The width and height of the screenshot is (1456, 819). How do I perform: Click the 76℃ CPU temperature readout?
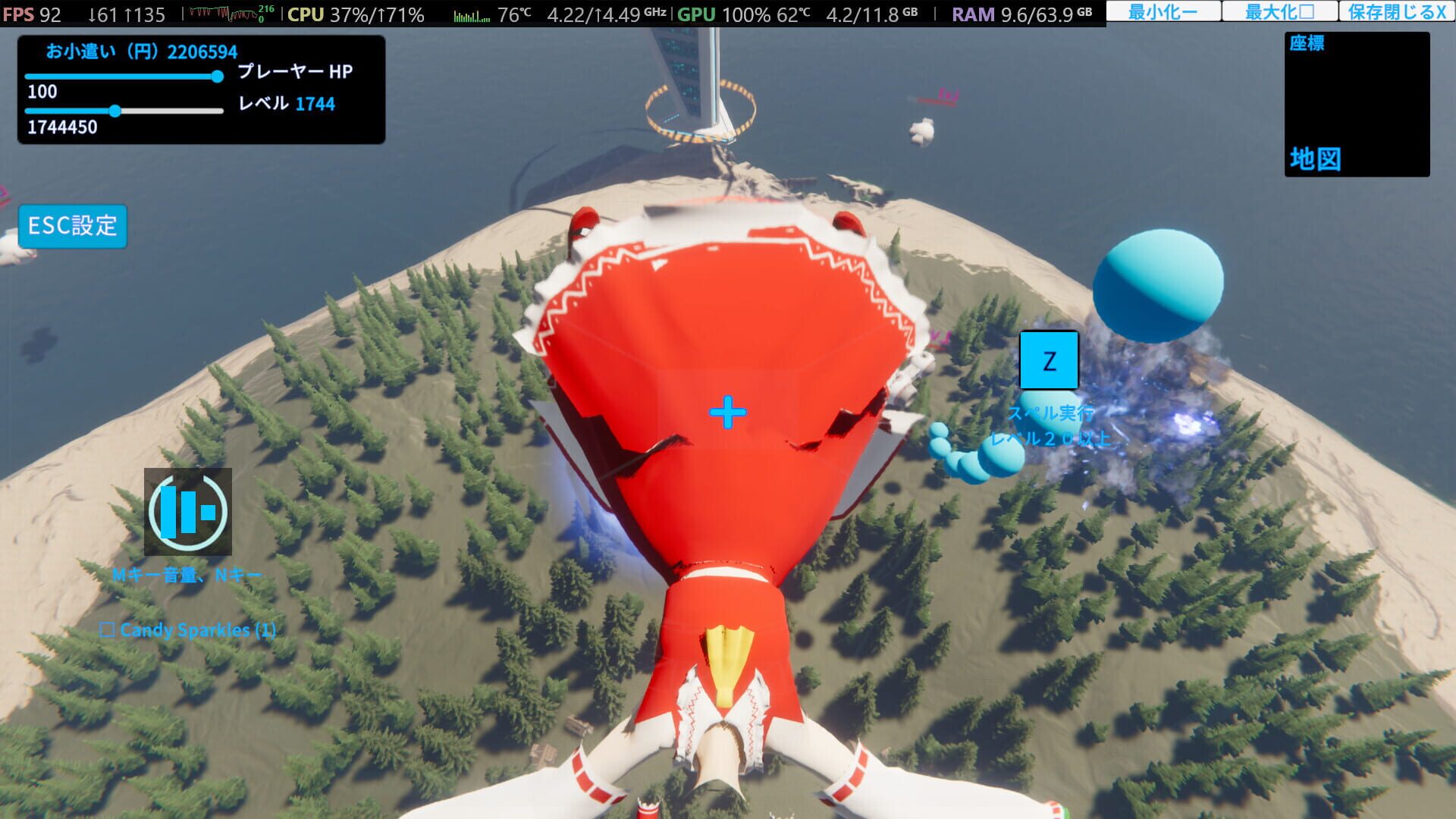514,12
